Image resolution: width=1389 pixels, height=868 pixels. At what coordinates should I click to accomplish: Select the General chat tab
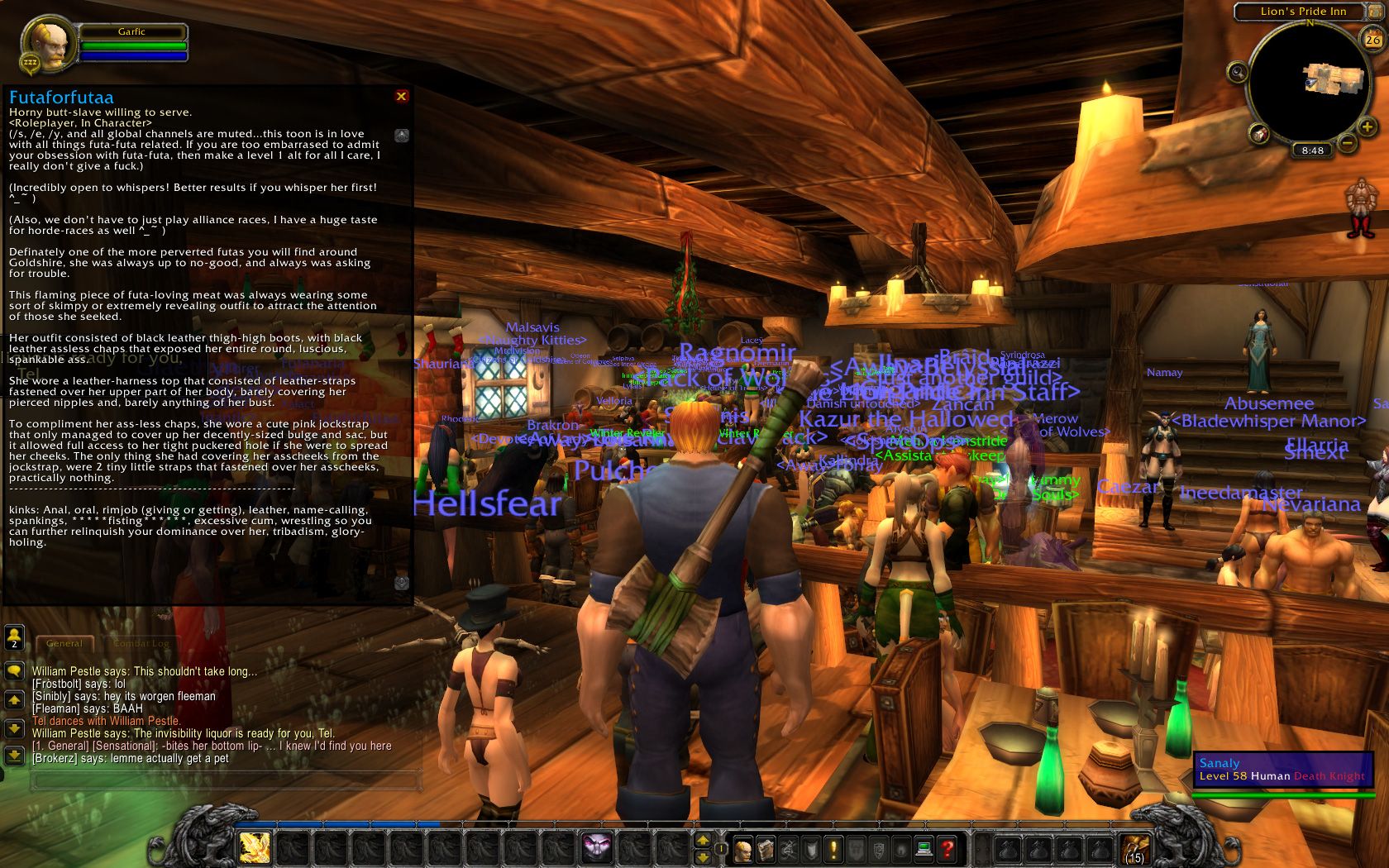(64, 643)
